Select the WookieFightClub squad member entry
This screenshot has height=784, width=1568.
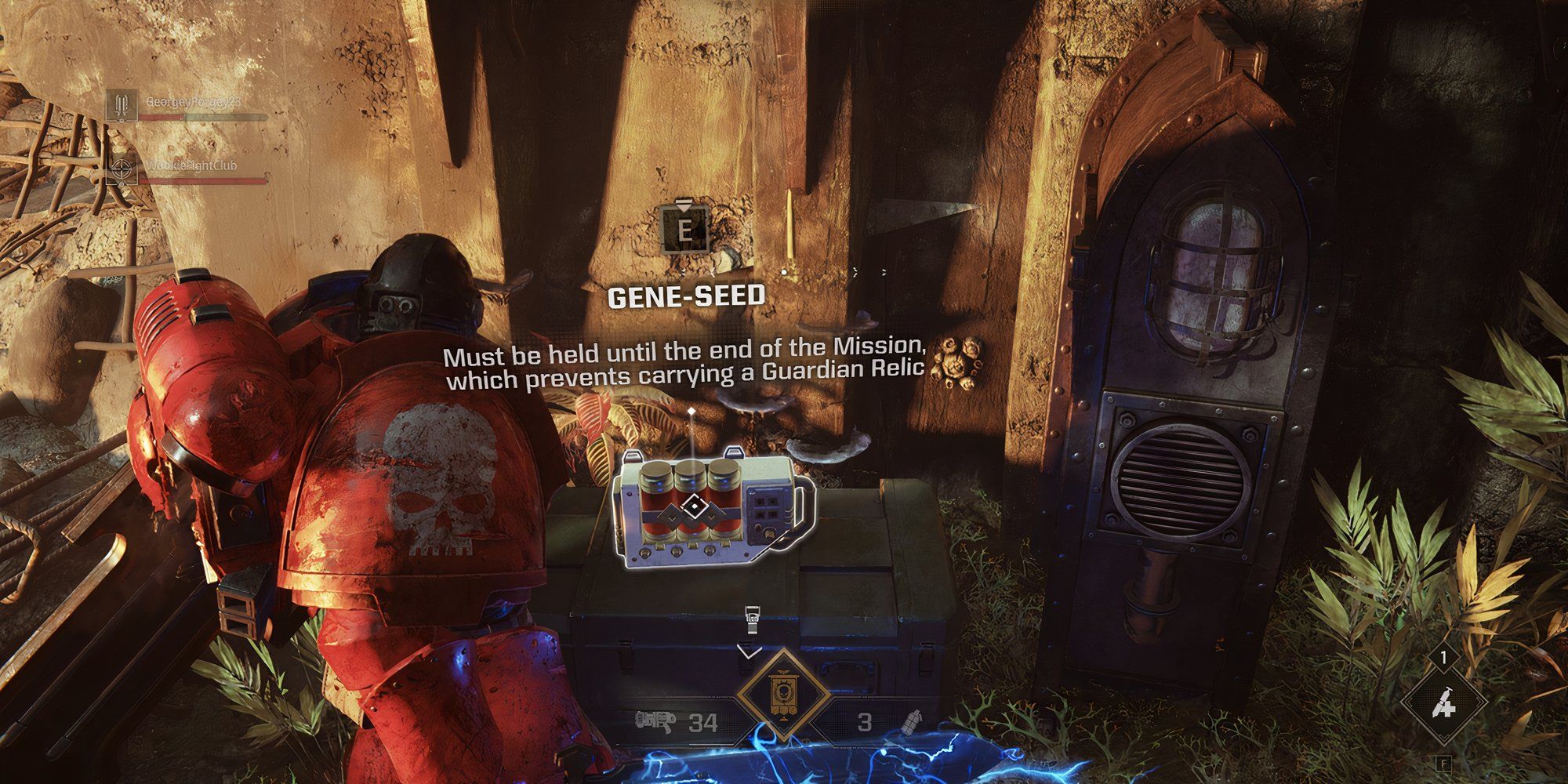[x=192, y=167]
